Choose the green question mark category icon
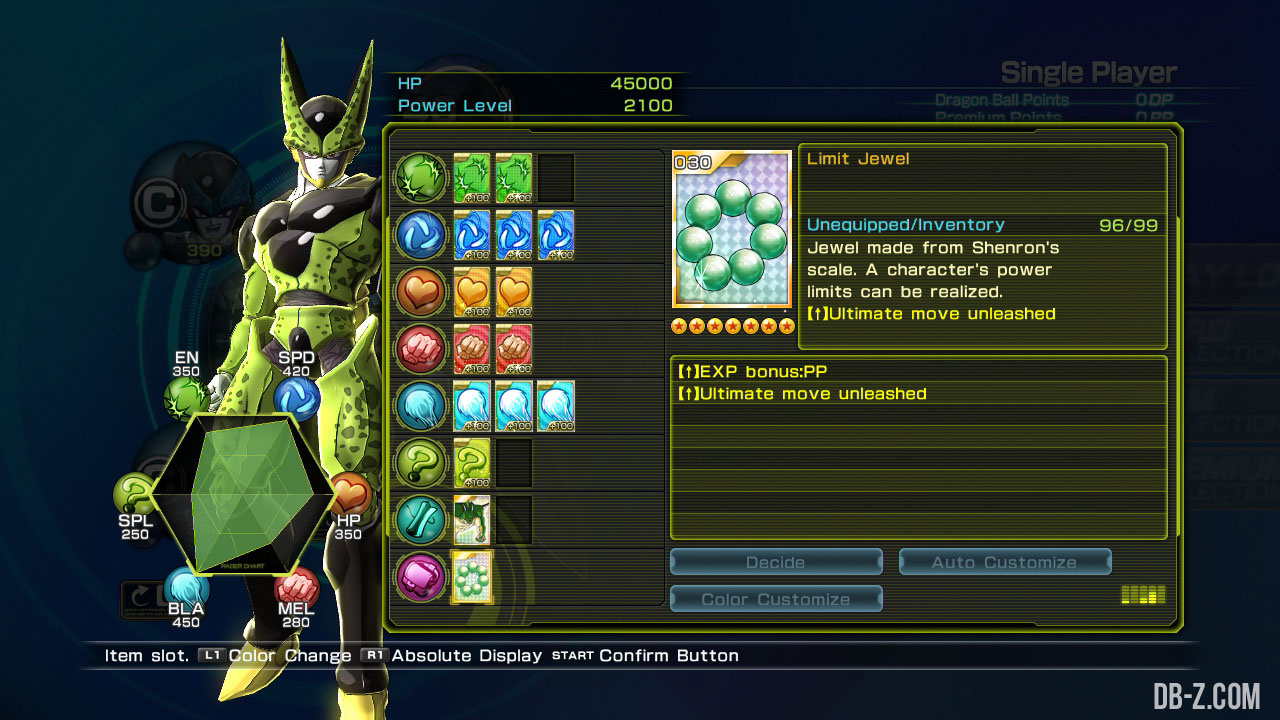 421,463
